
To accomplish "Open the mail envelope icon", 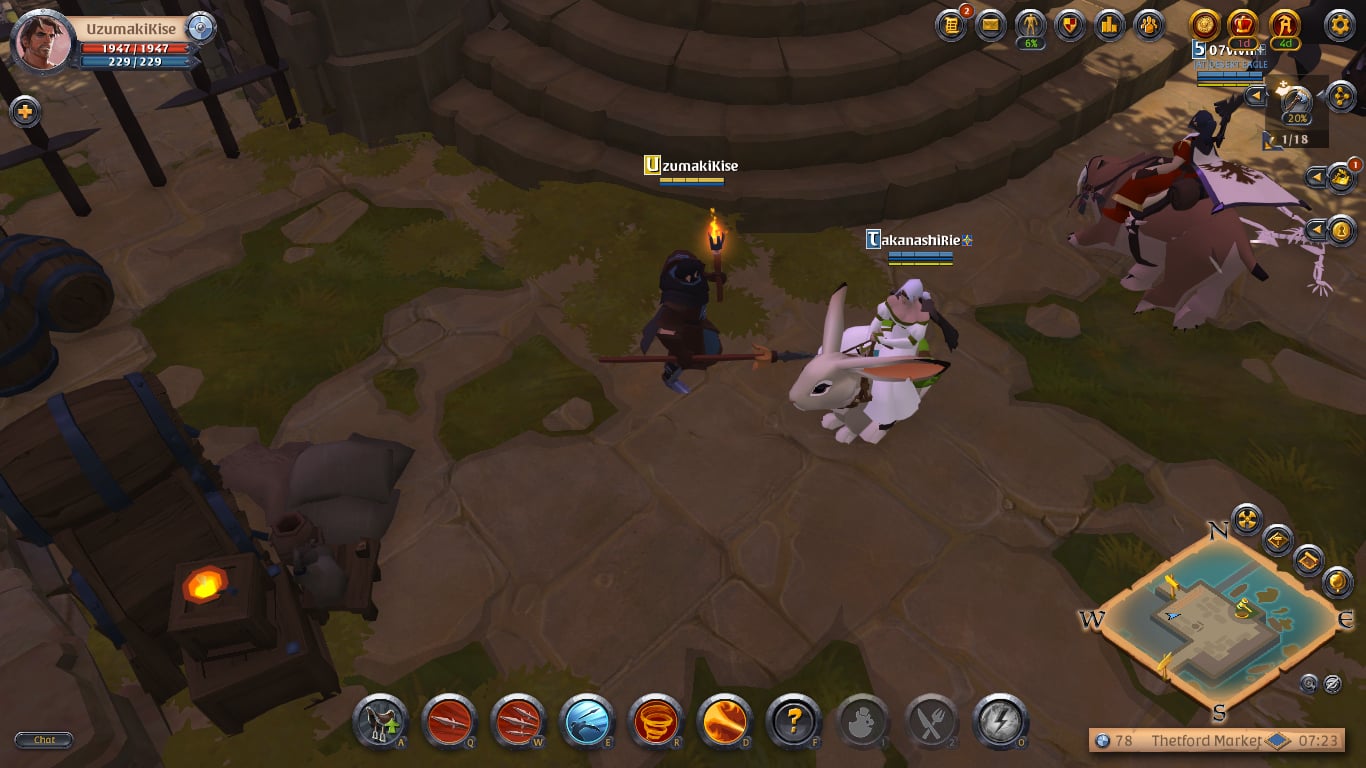I will 990,26.
